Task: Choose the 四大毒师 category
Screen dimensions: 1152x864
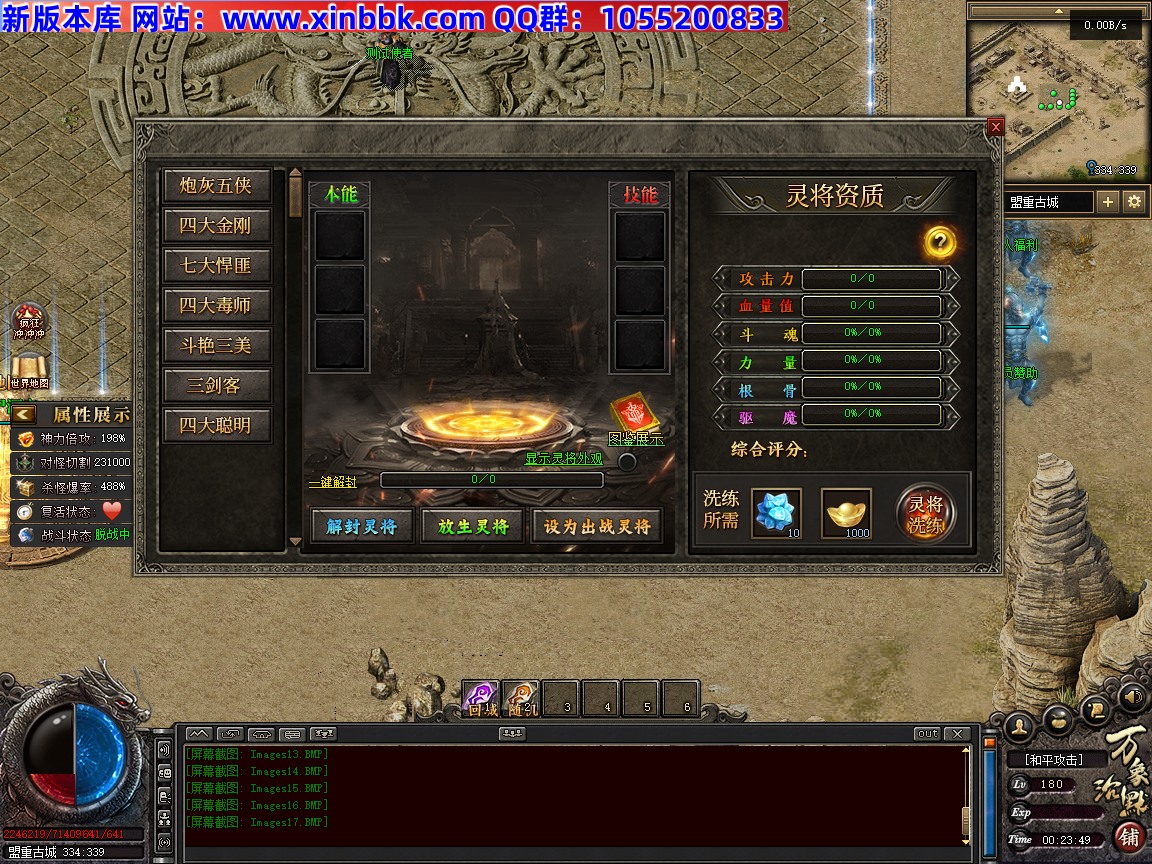Action: tap(216, 306)
